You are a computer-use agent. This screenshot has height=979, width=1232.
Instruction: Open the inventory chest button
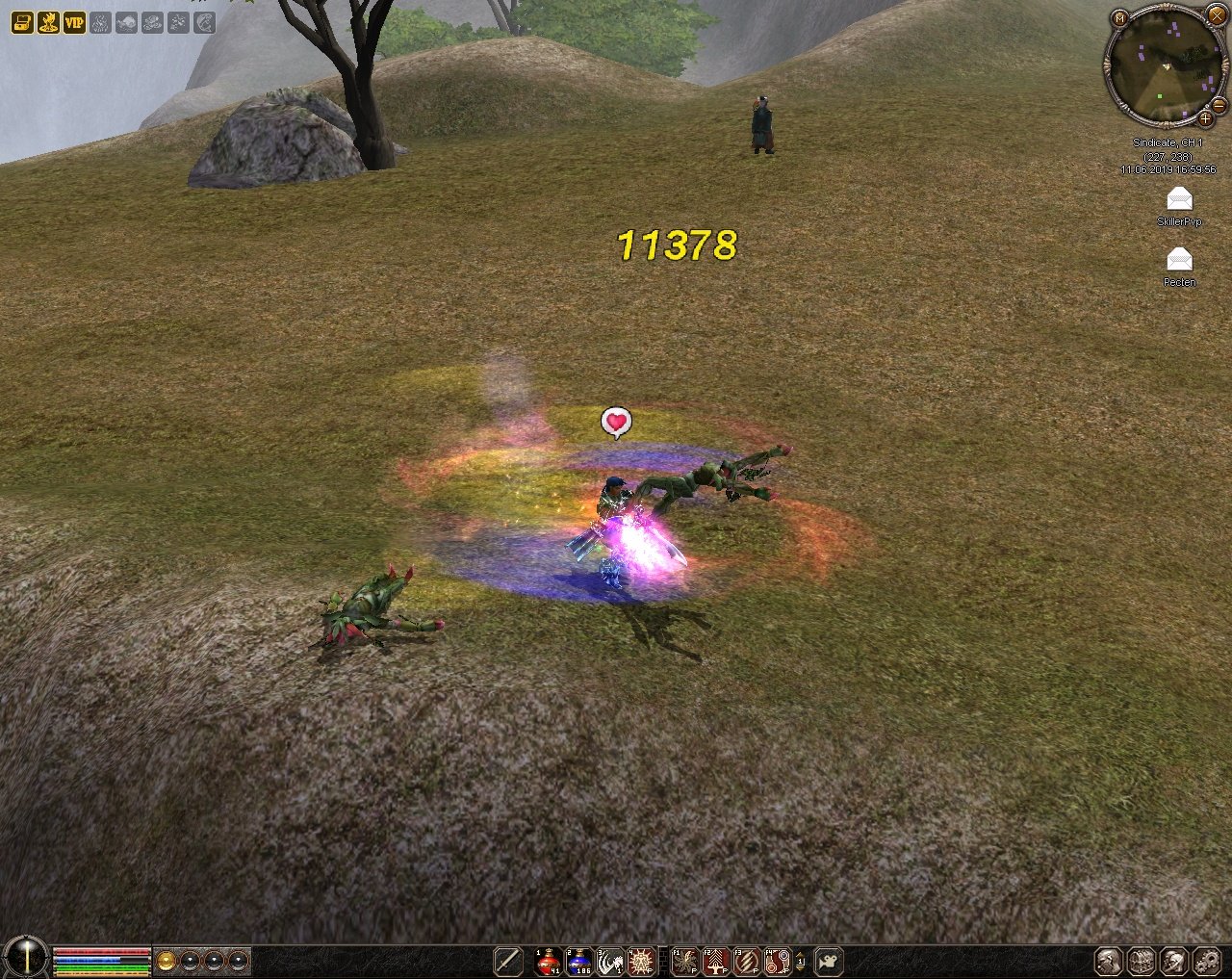(1142, 961)
